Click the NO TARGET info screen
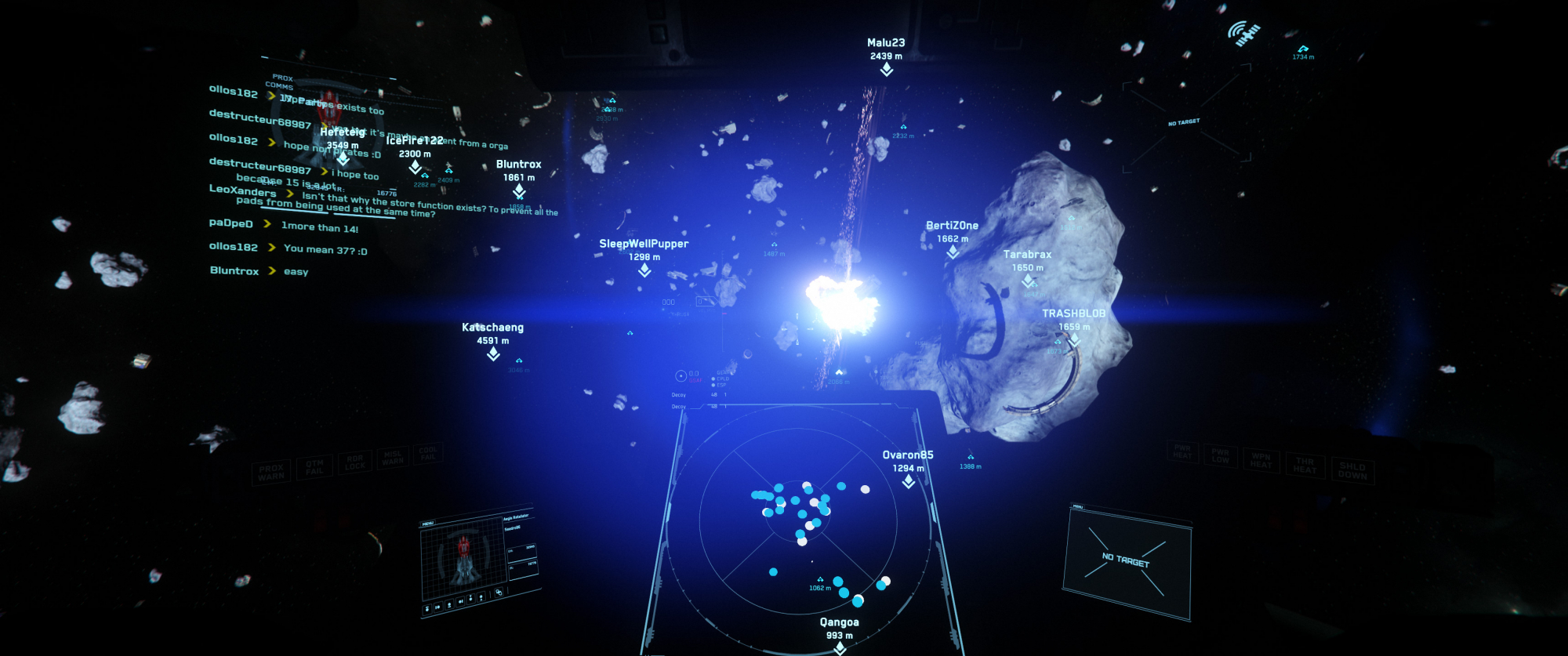This screenshot has width=1568, height=656. pos(1127,560)
